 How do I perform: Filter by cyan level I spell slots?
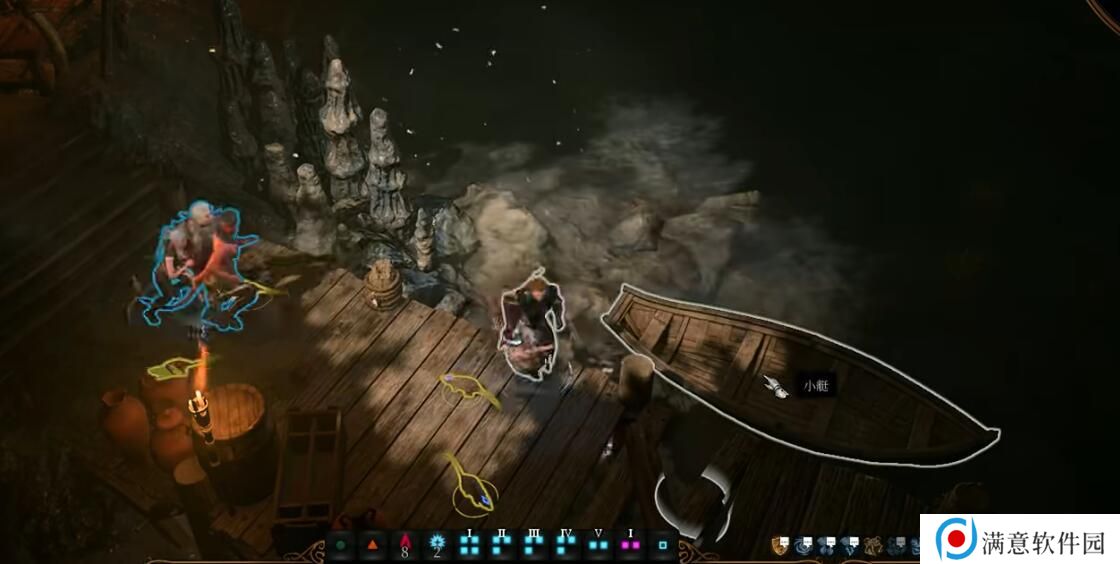(469, 545)
